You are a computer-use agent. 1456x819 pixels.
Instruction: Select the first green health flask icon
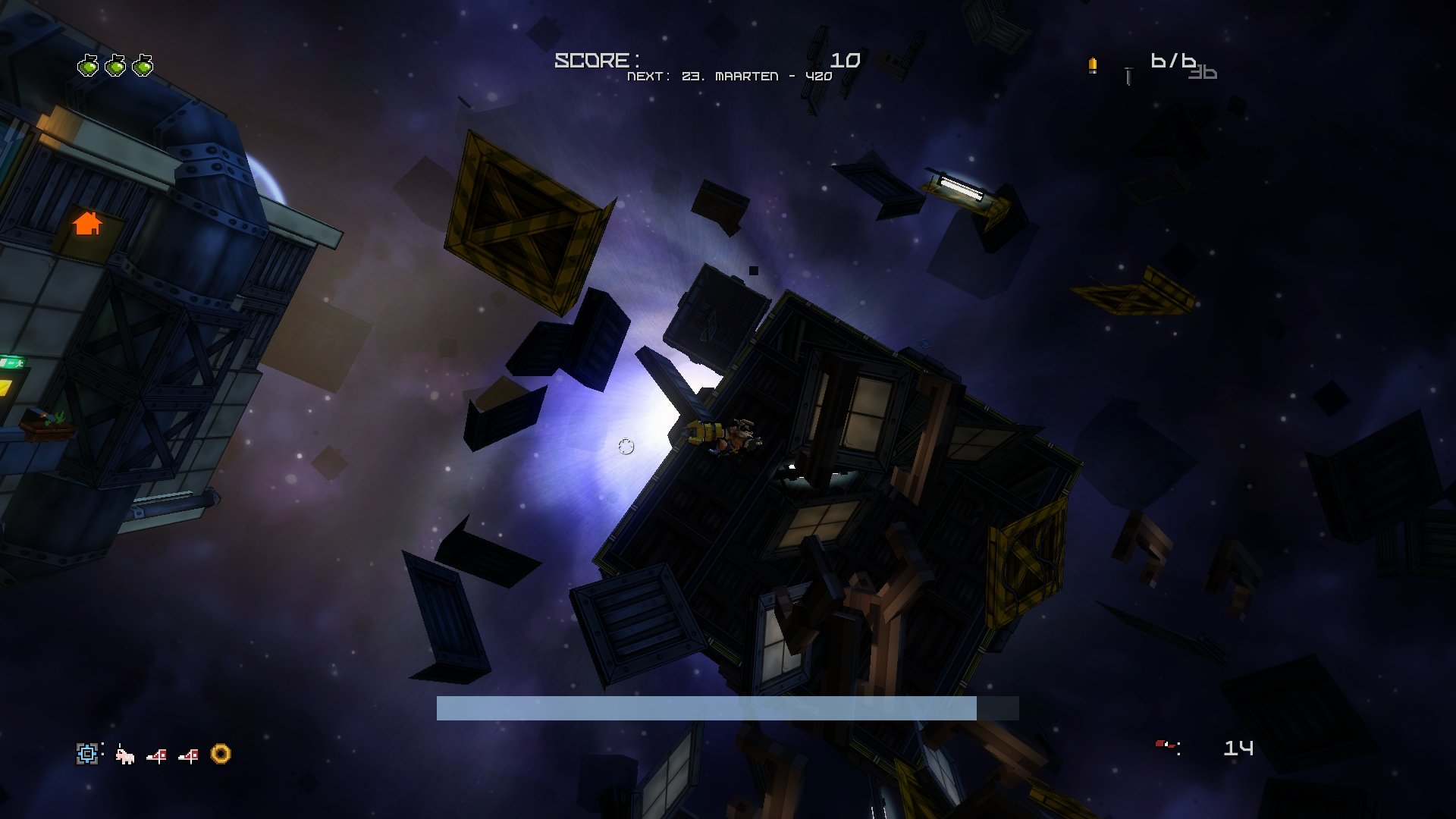click(89, 66)
